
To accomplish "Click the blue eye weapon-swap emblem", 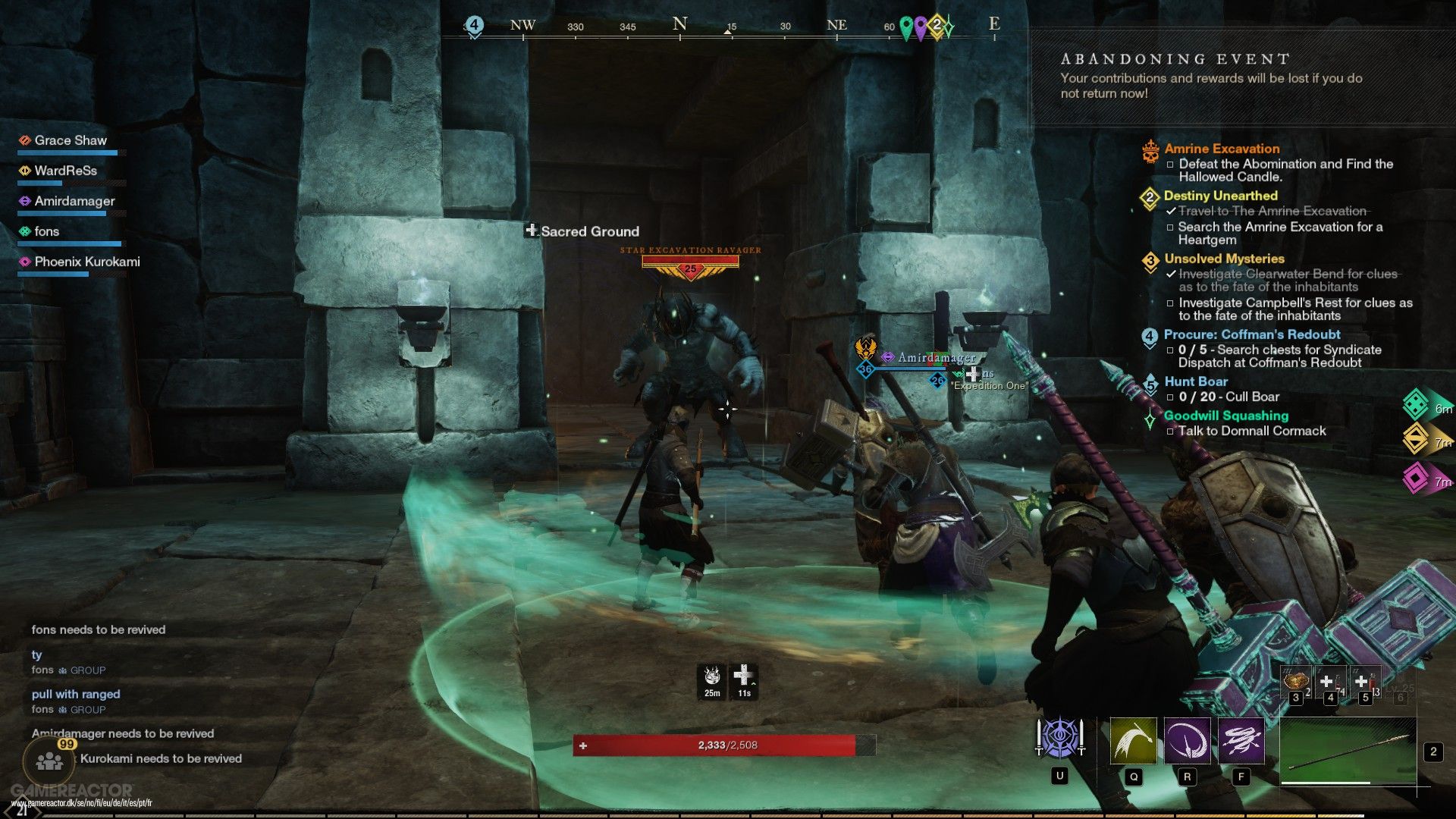I will [x=1059, y=738].
